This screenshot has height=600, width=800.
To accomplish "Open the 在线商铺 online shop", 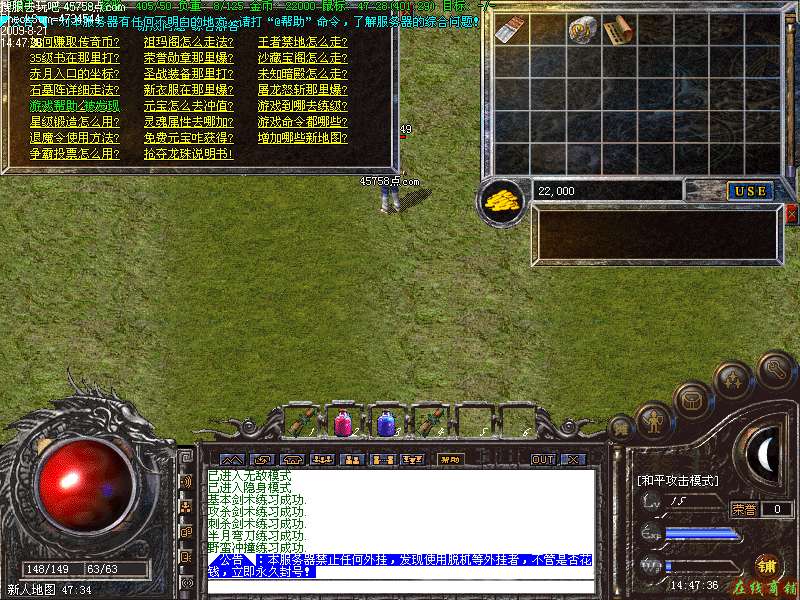I will (x=765, y=587).
